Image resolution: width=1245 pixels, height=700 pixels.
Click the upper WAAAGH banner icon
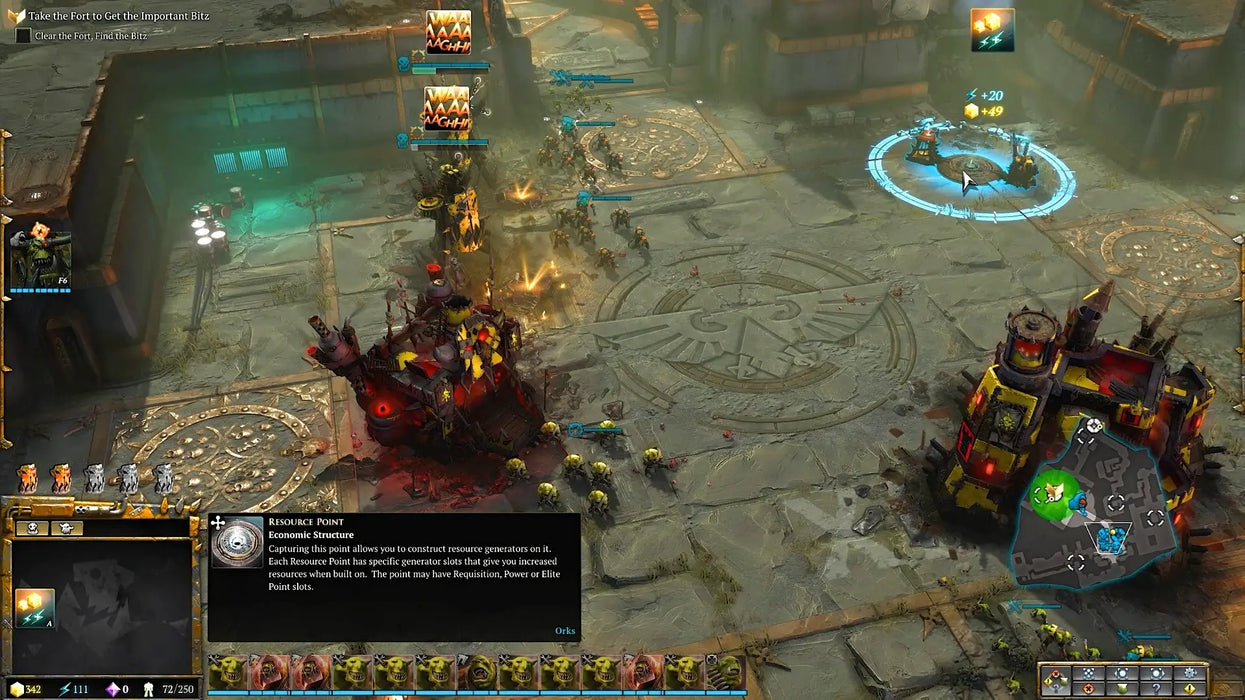[448, 32]
